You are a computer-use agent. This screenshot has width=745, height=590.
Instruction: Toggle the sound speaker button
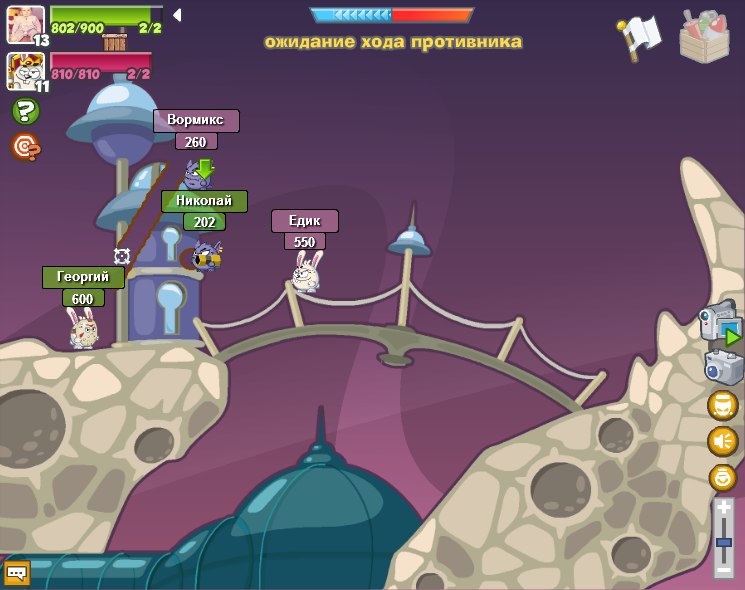(x=722, y=441)
